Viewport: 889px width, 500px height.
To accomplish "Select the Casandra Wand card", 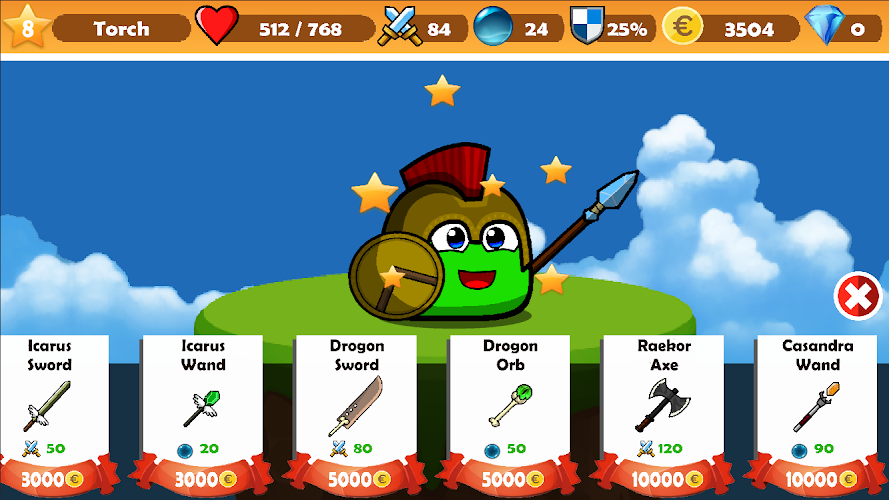I will [817, 405].
